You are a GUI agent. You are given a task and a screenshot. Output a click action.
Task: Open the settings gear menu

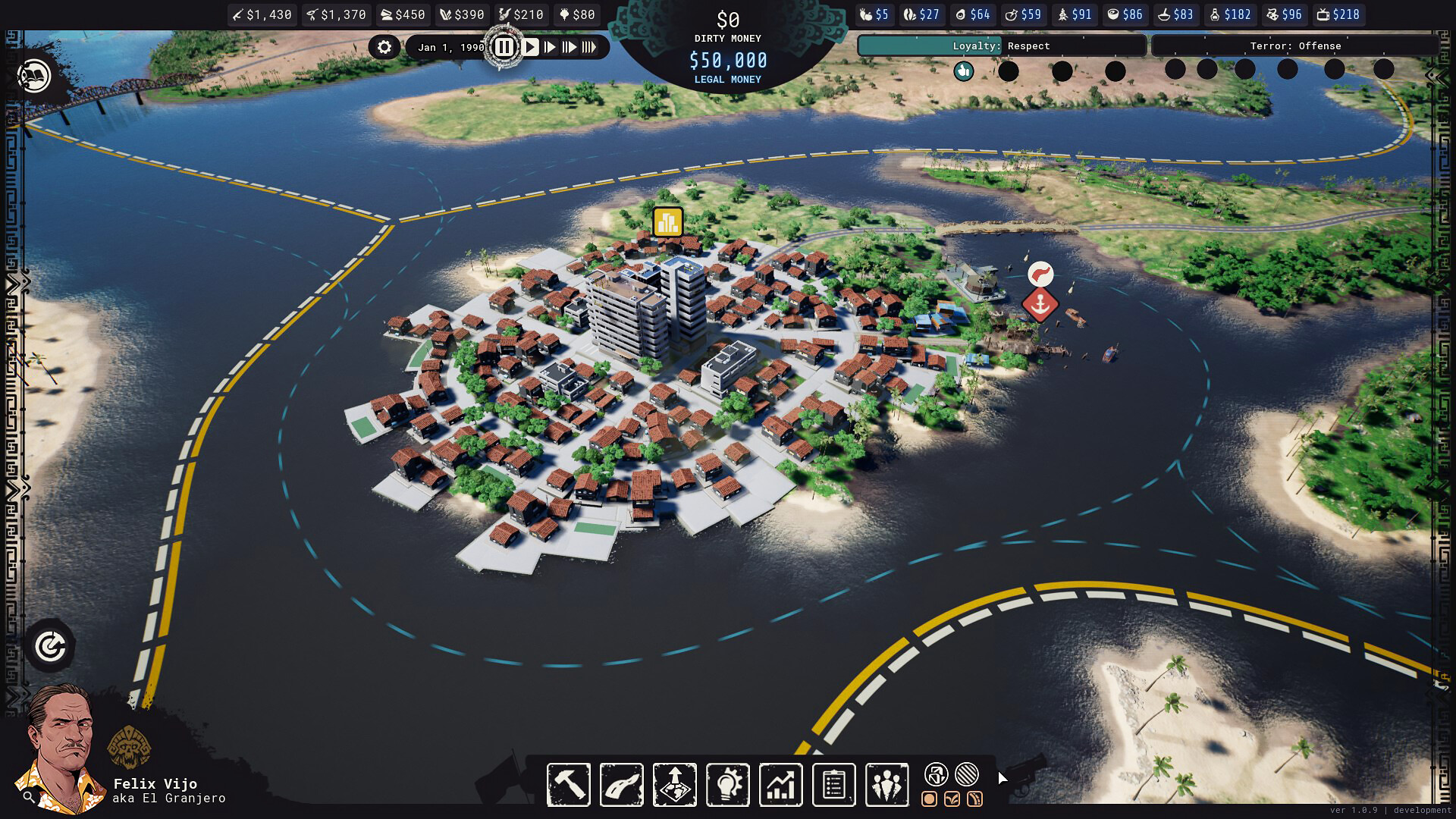385,47
